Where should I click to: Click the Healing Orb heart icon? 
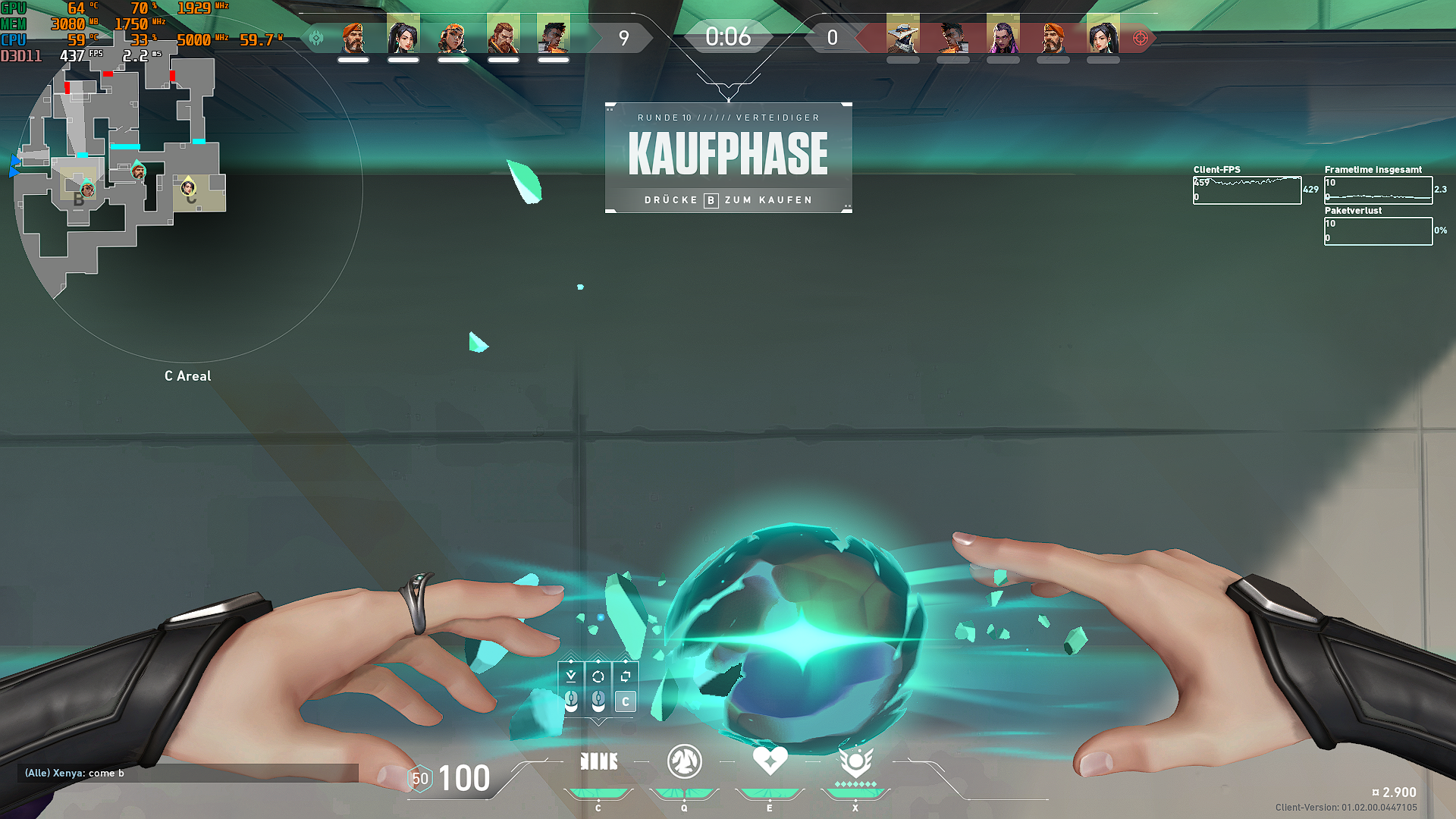[770, 761]
